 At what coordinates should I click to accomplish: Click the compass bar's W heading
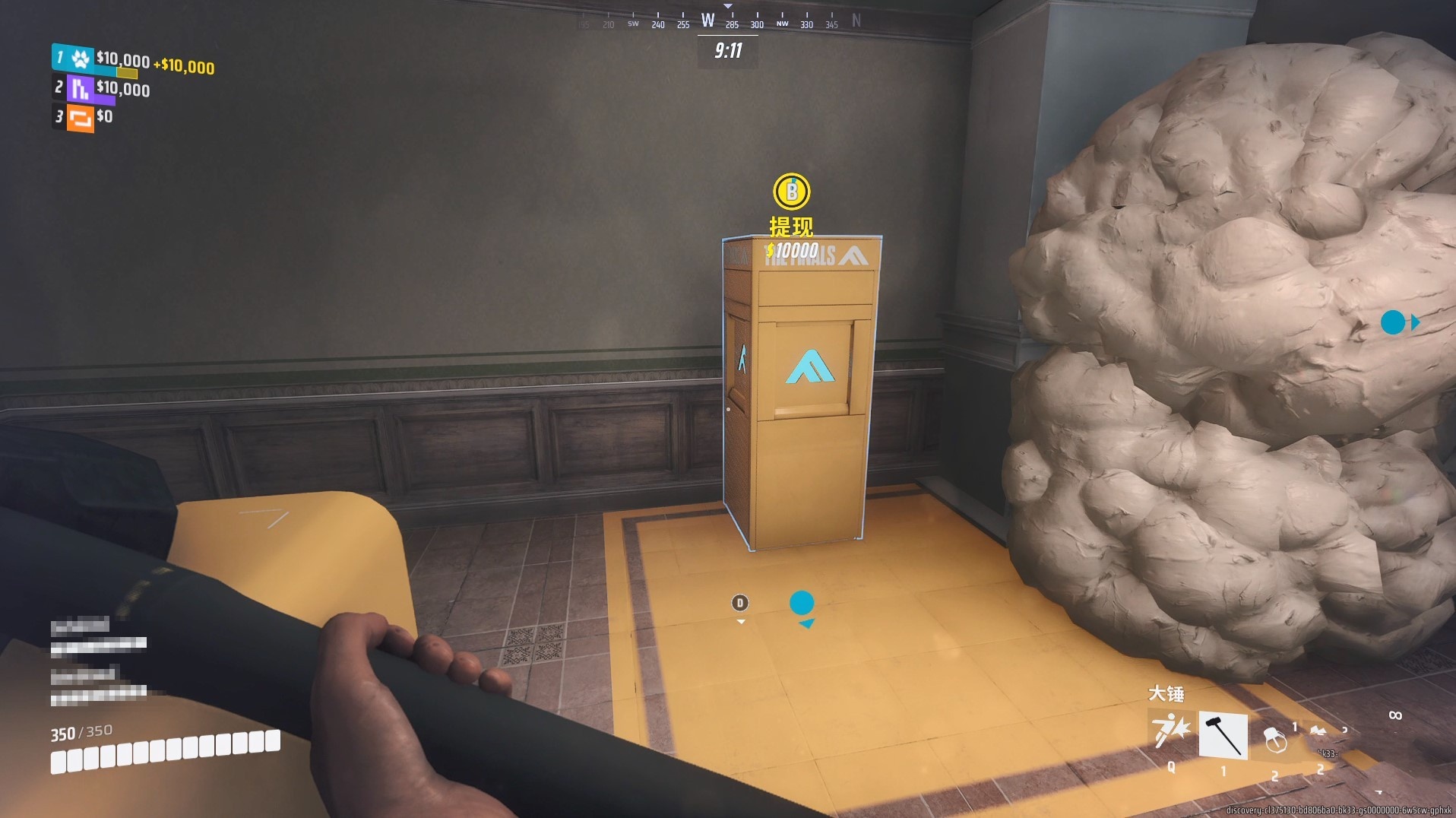707,21
